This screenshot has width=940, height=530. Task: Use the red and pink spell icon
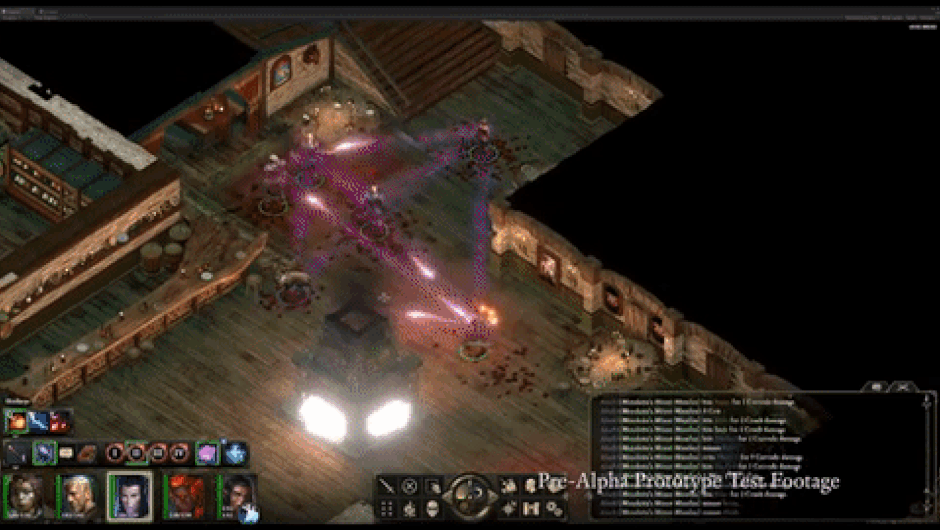60,420
